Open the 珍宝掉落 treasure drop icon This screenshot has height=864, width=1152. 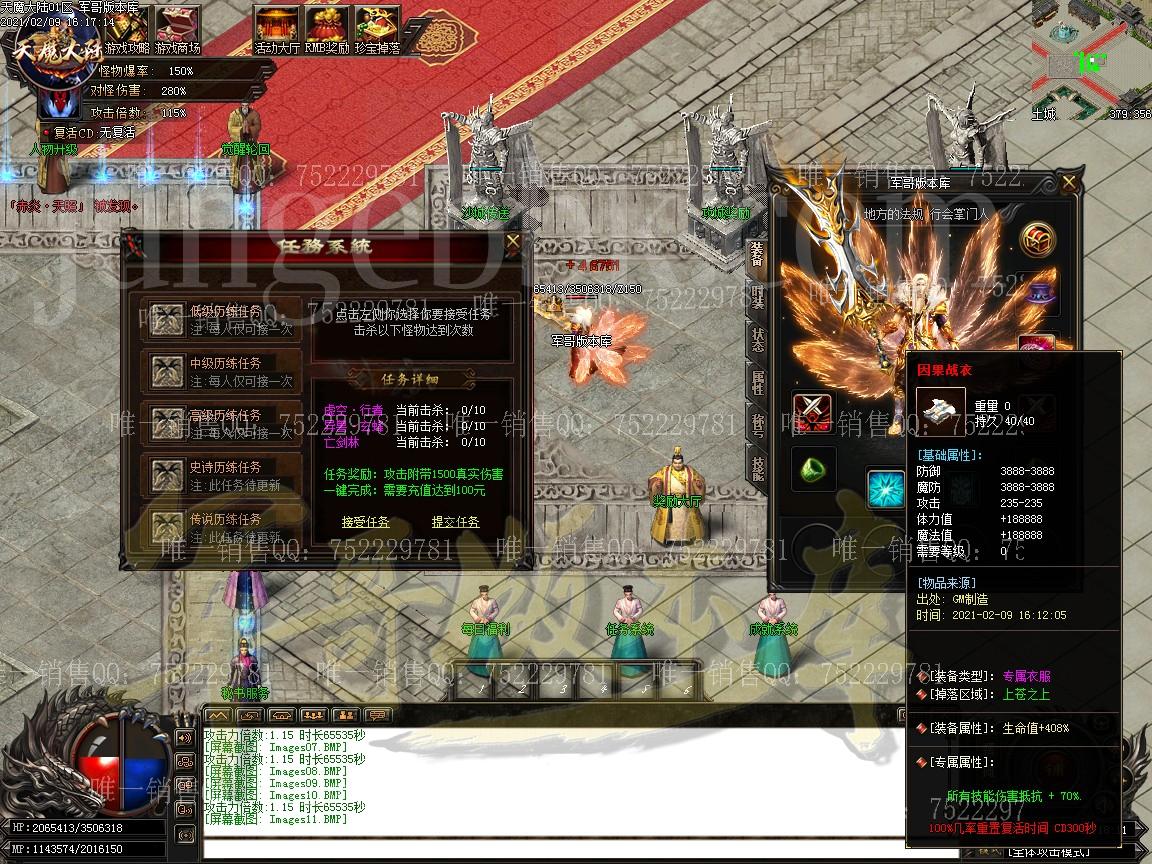(x=377, y=27)
